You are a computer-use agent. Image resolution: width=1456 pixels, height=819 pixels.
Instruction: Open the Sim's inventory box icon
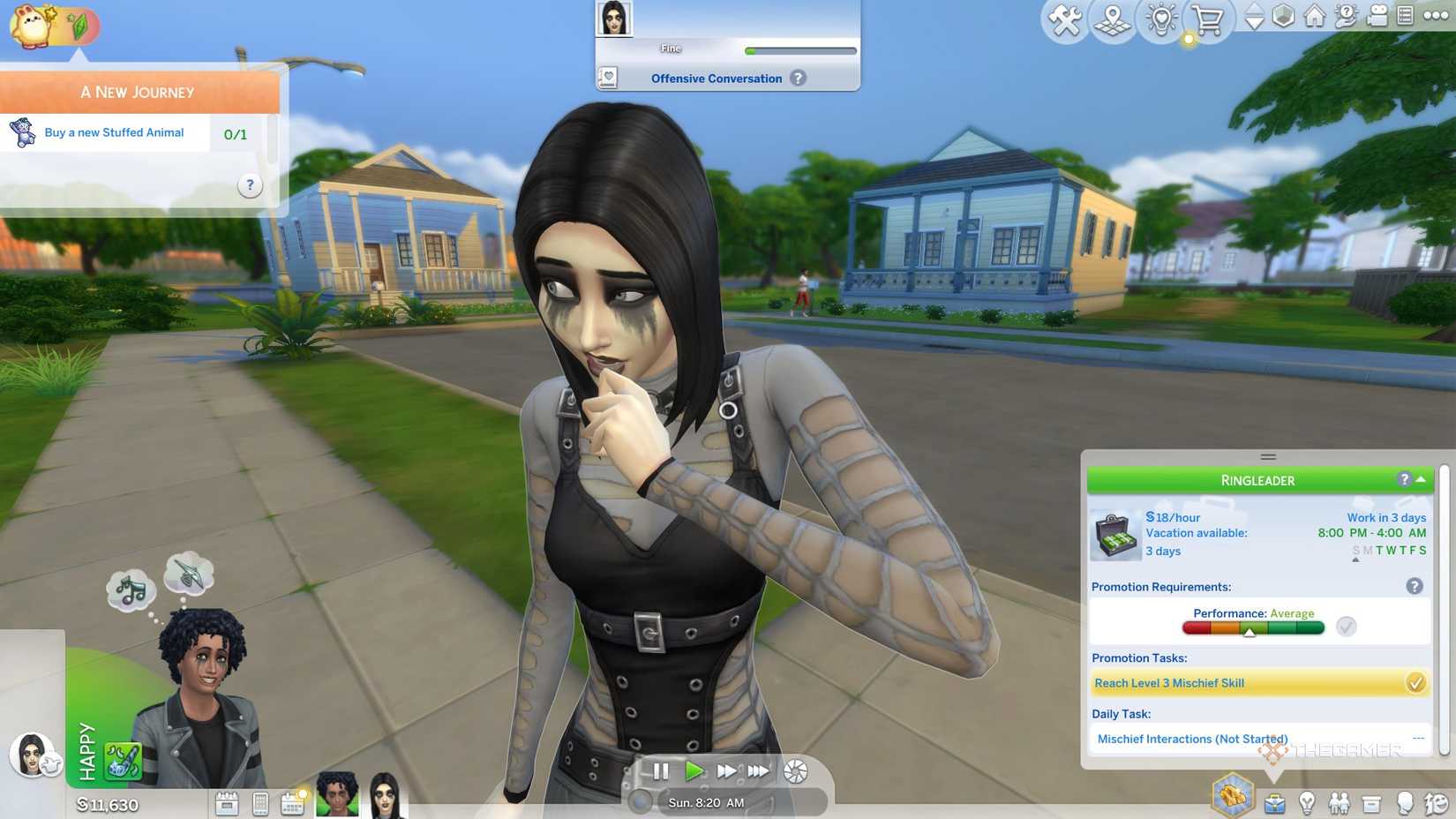1372,800
